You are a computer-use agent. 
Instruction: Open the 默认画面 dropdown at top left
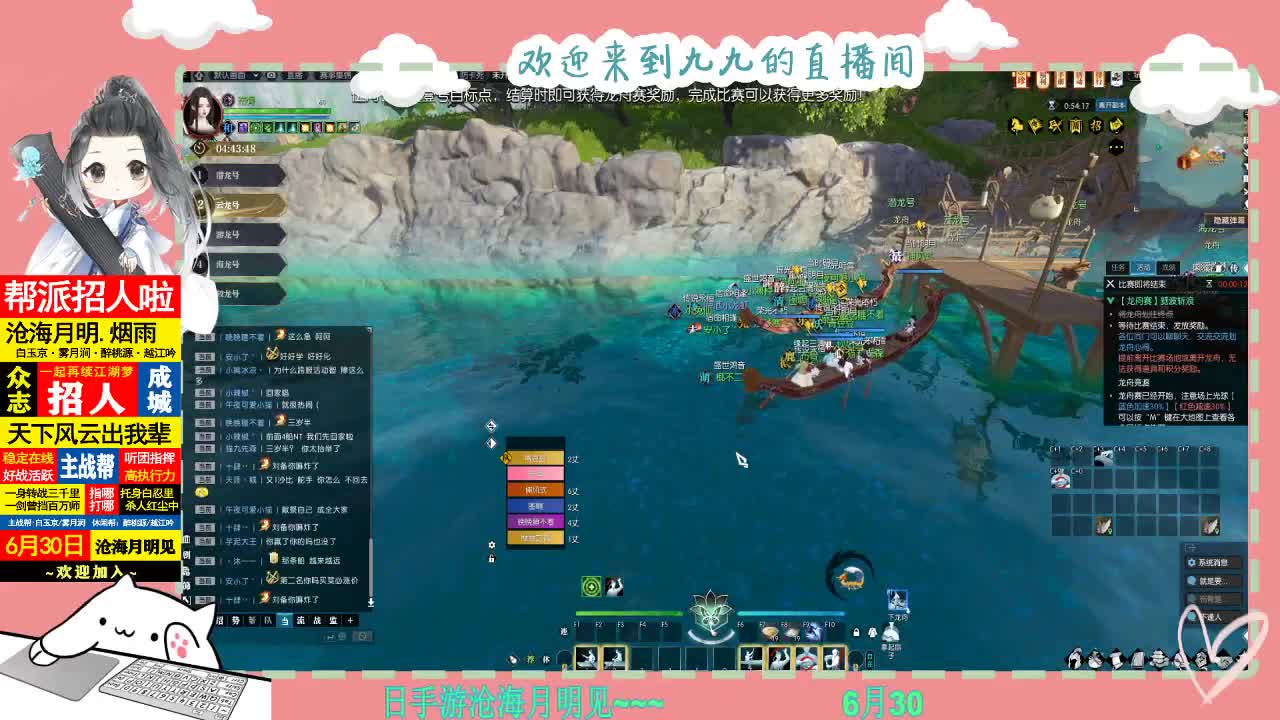point(230,73)
